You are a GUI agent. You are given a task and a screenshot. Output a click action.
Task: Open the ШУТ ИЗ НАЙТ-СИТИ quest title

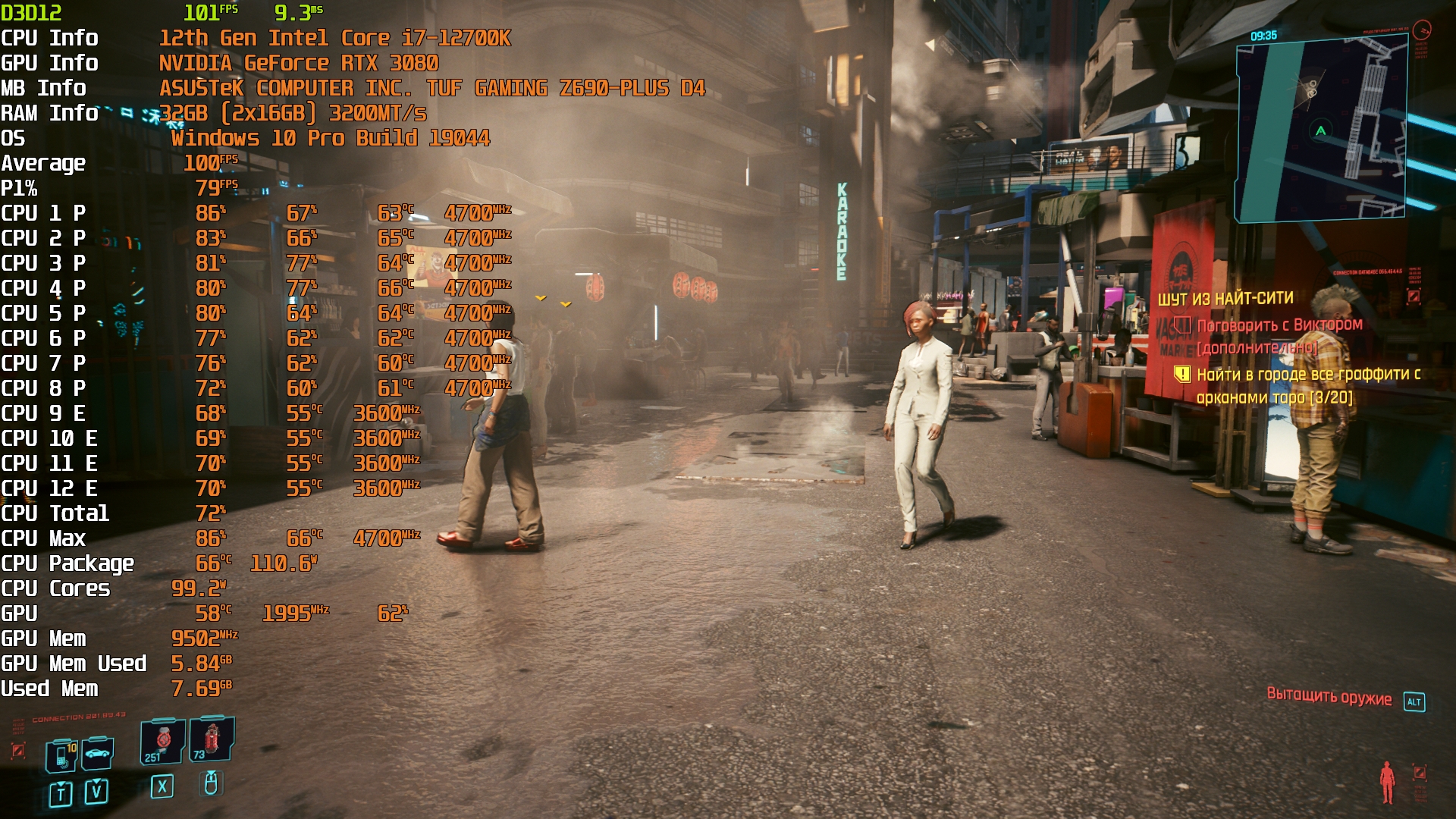click(1225, 299)
